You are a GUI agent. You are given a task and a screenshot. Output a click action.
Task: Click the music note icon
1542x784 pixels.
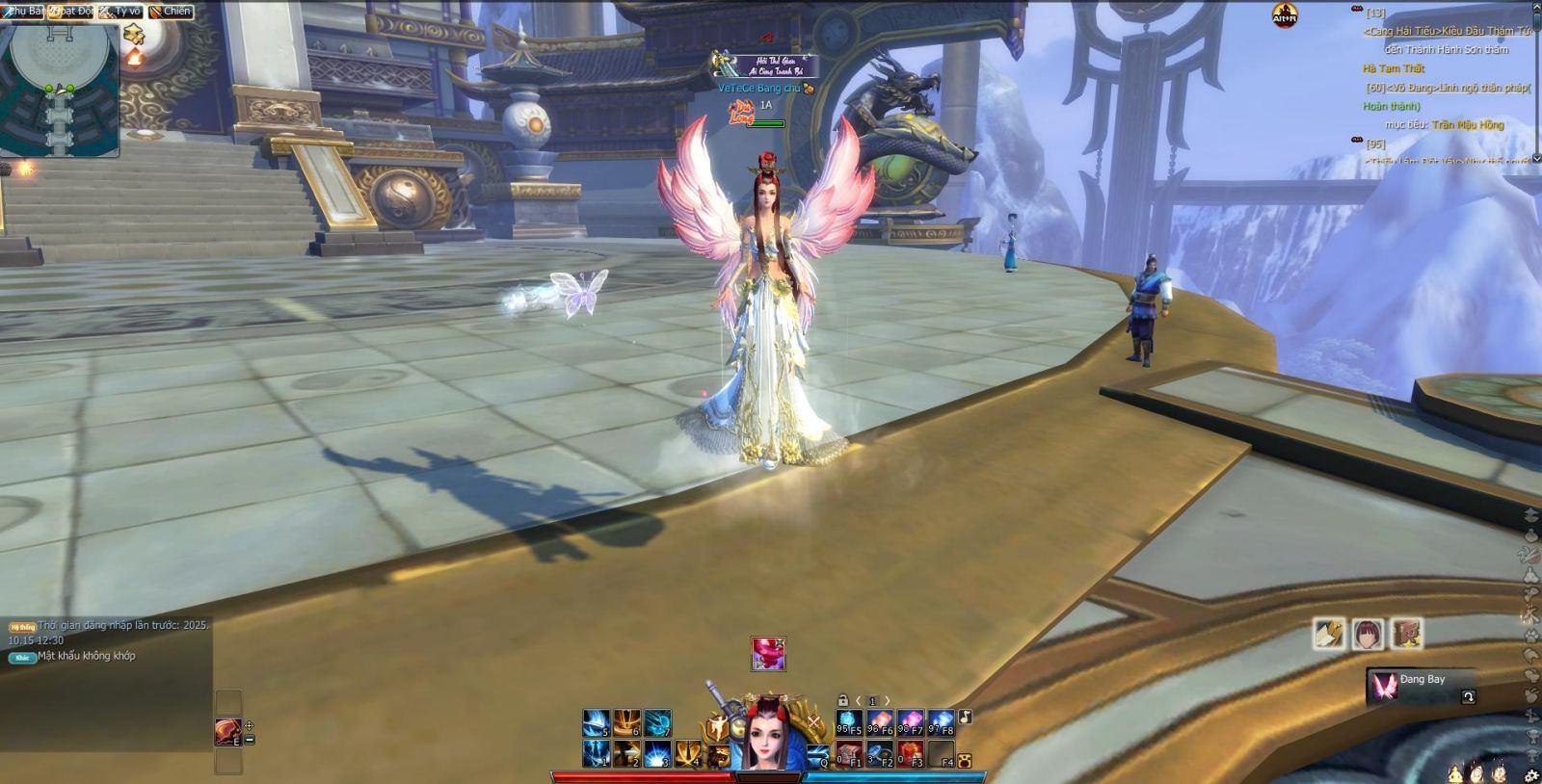[965, 717]
